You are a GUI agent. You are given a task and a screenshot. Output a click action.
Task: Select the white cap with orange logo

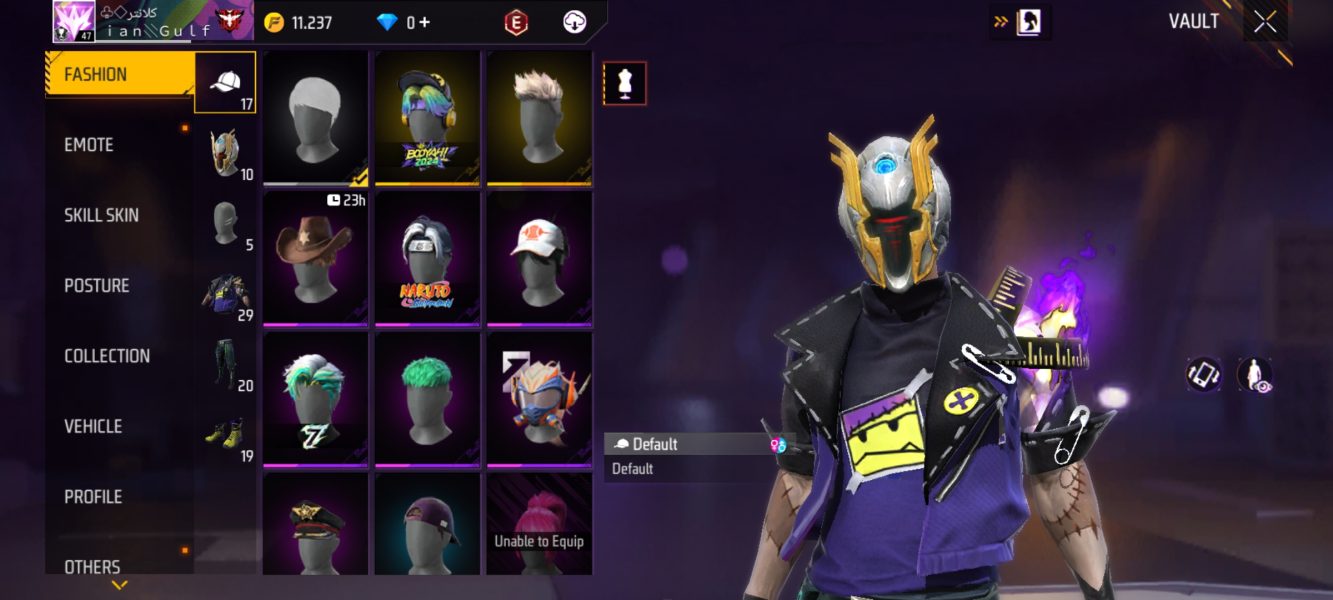539,258
